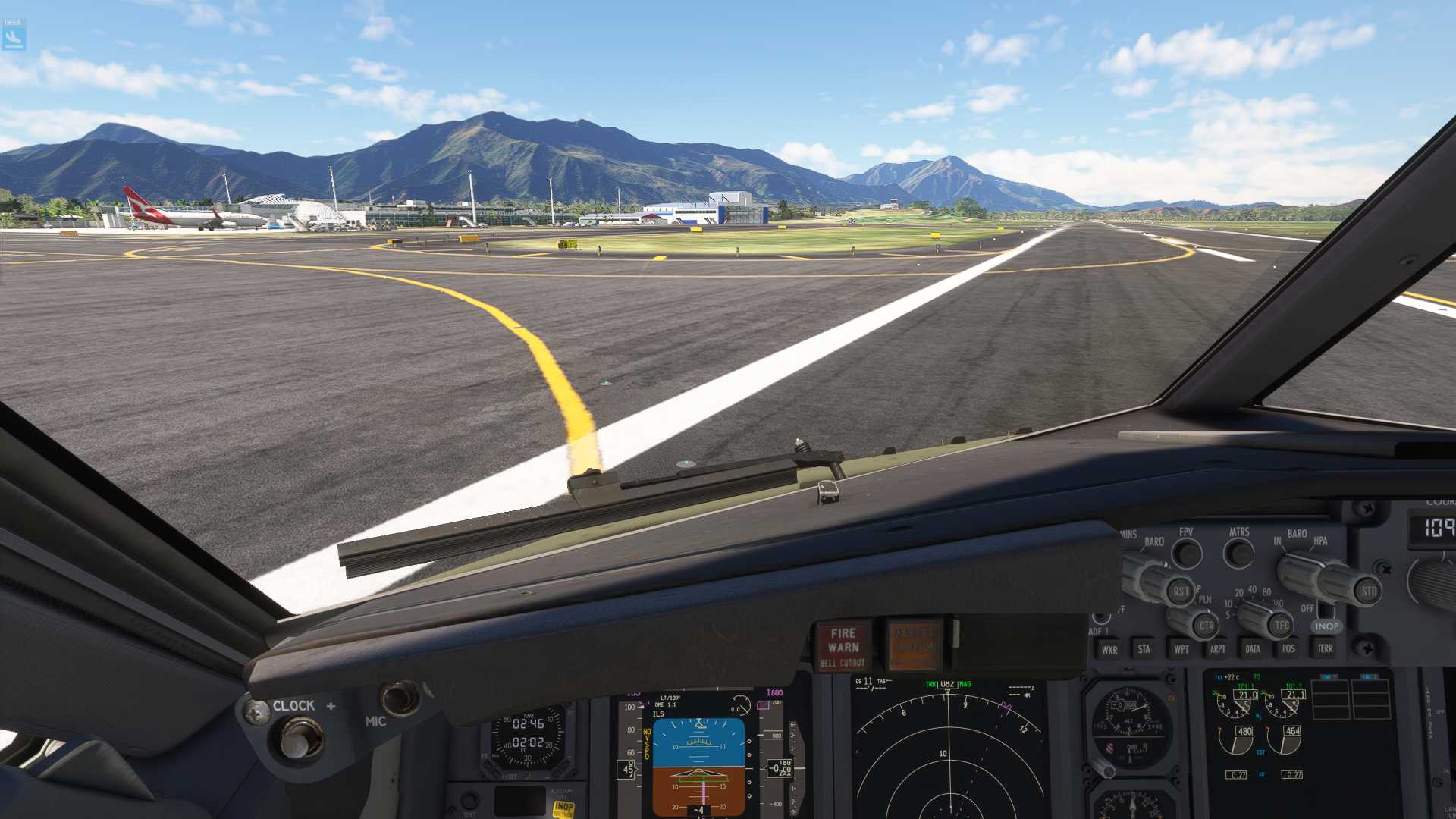Reset the amber MASTER CAUTION light
This screenshot has height=819, width=1456.
pyautogui.click(x=914, y=647)
